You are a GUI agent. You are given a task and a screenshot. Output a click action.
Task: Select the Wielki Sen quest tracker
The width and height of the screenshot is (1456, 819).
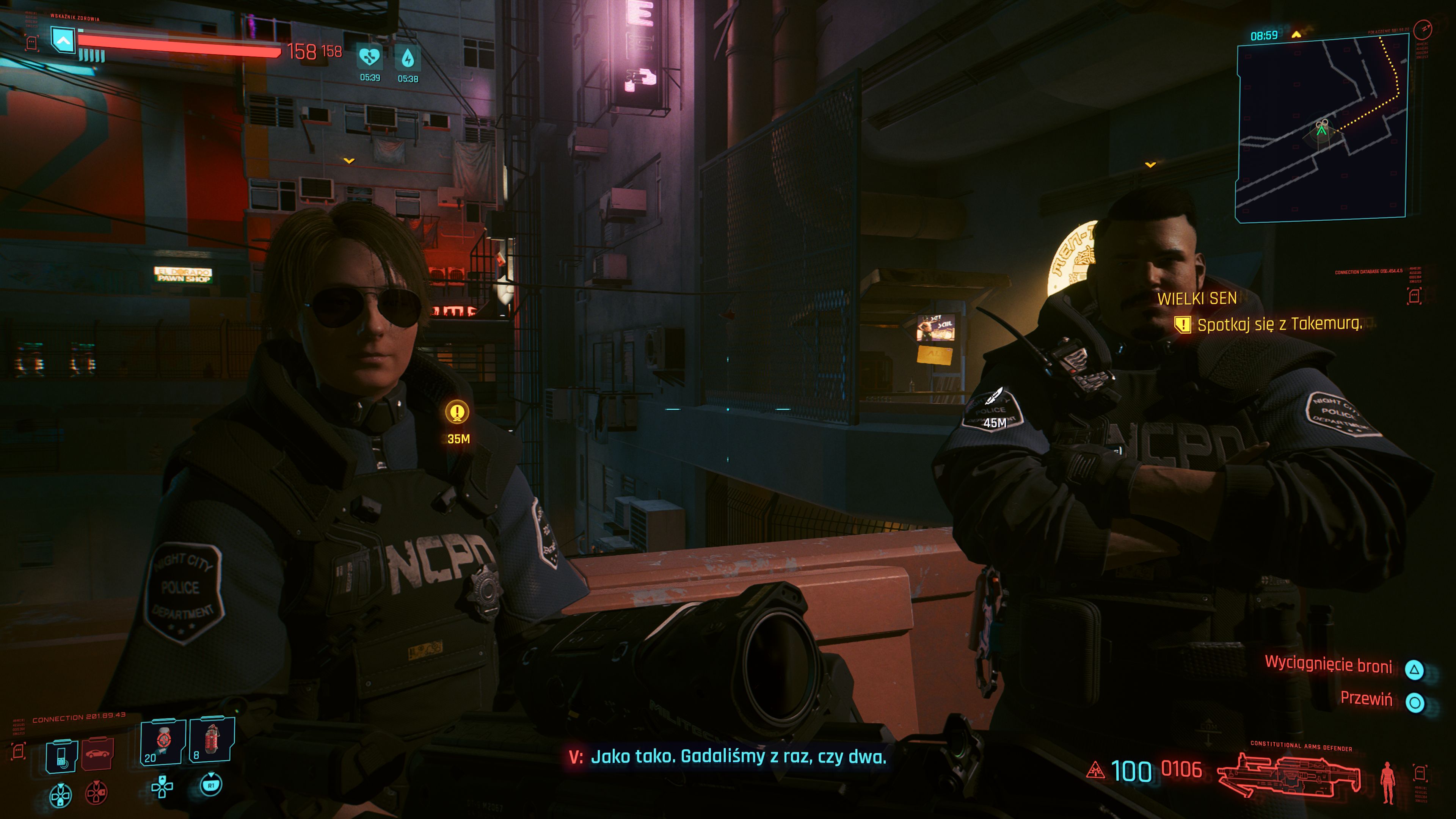[1197, 298]
